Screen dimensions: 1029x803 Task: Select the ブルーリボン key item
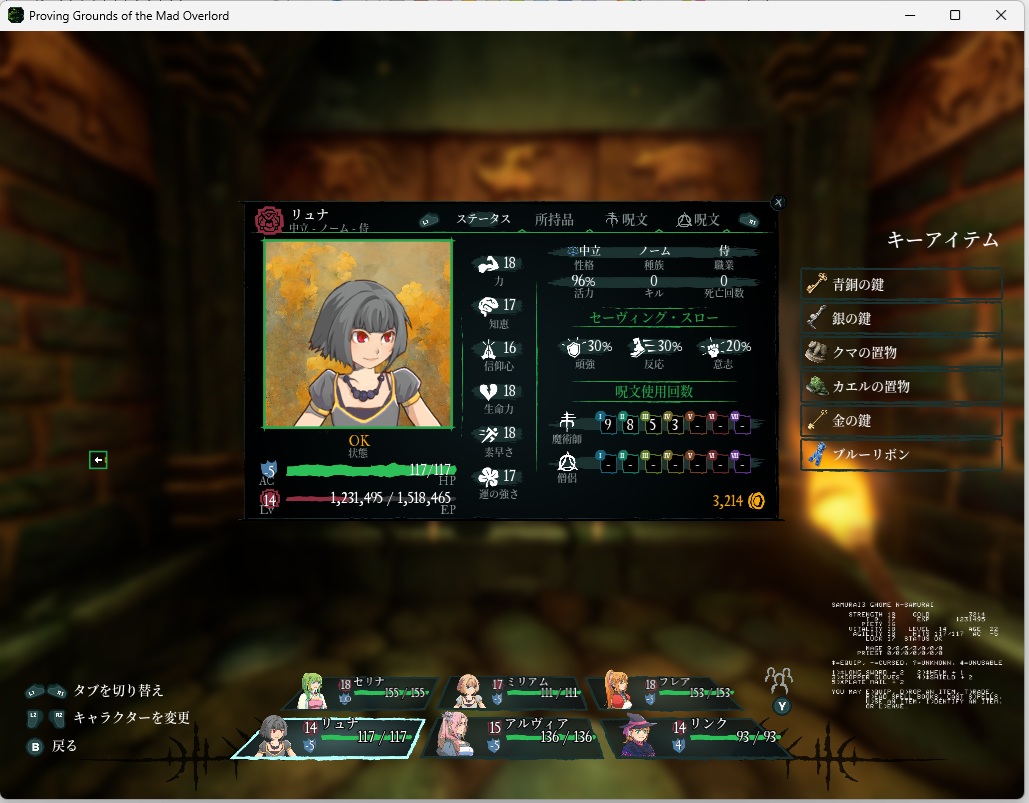[901, 454]
